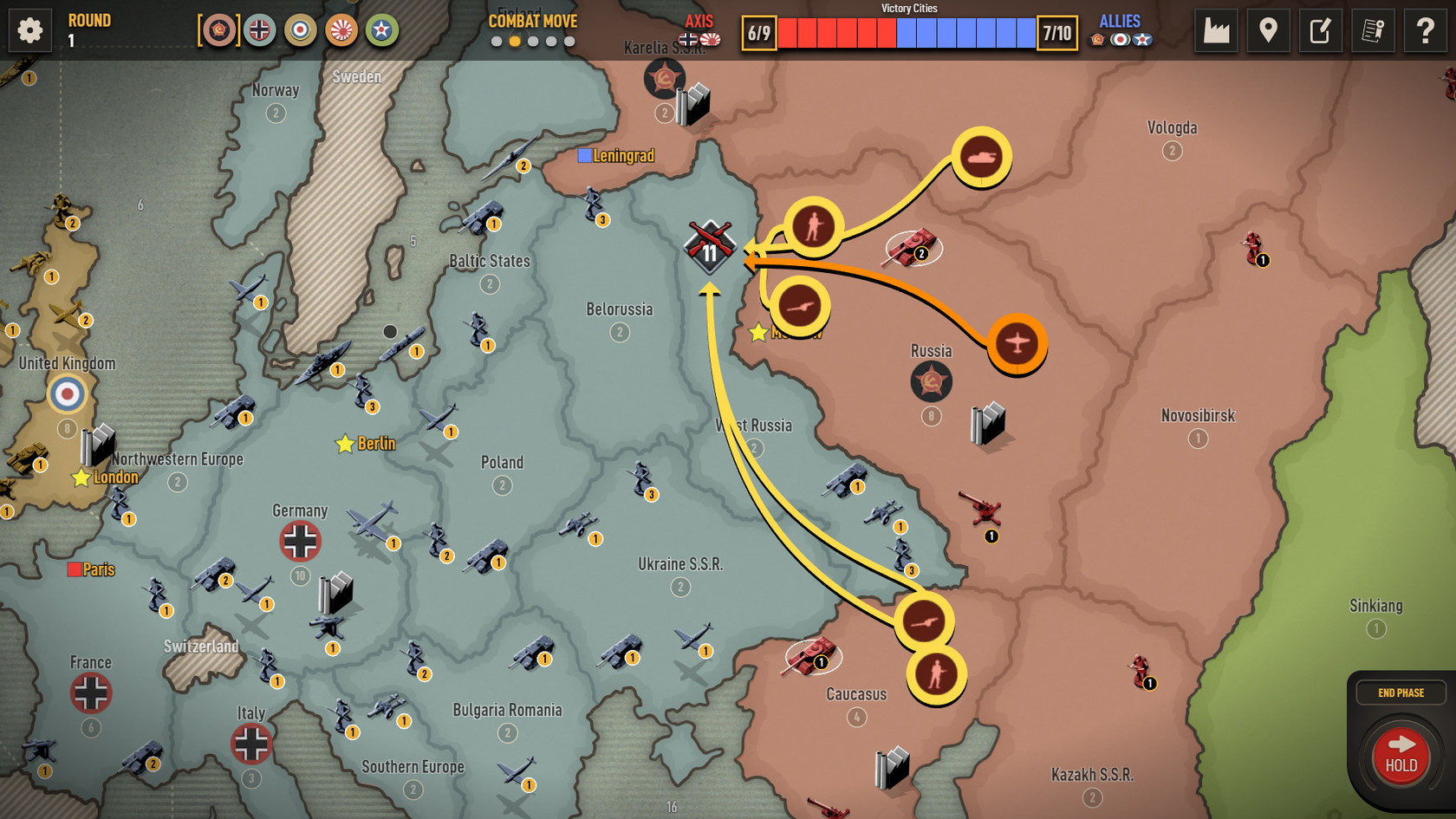The width and height of the screenshot is (1456, 819).
Task: Open the production/factory statistics panel
Action: (x=1216, y=30)
